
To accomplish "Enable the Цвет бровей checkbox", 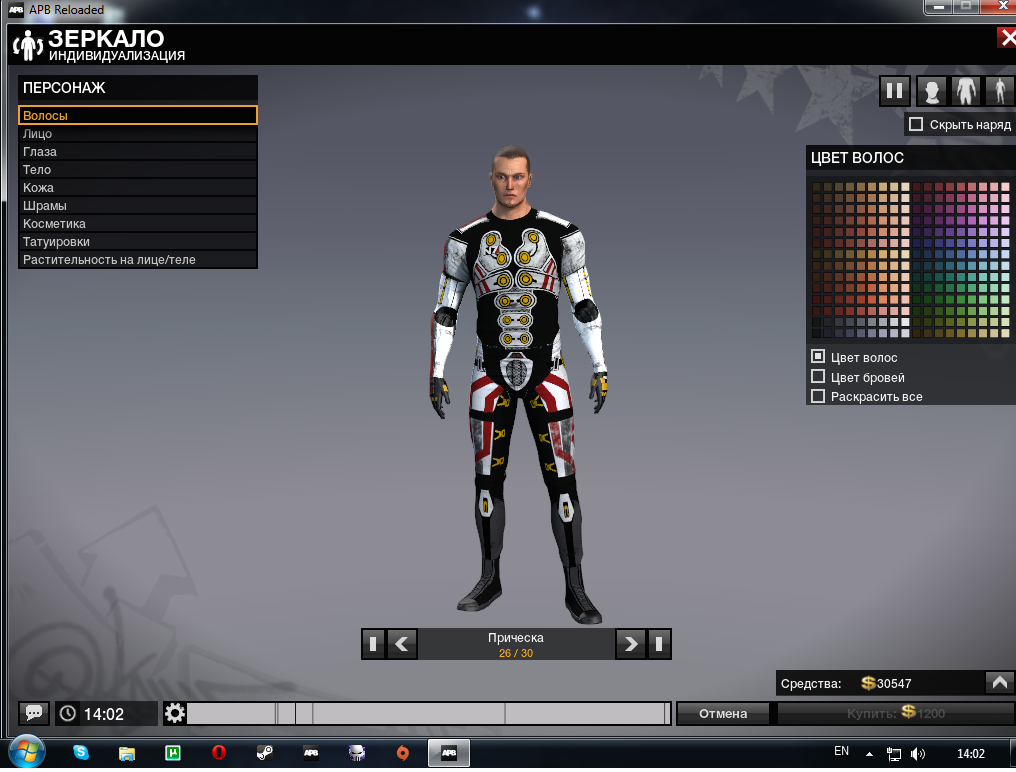I will (x=818, y=377).
